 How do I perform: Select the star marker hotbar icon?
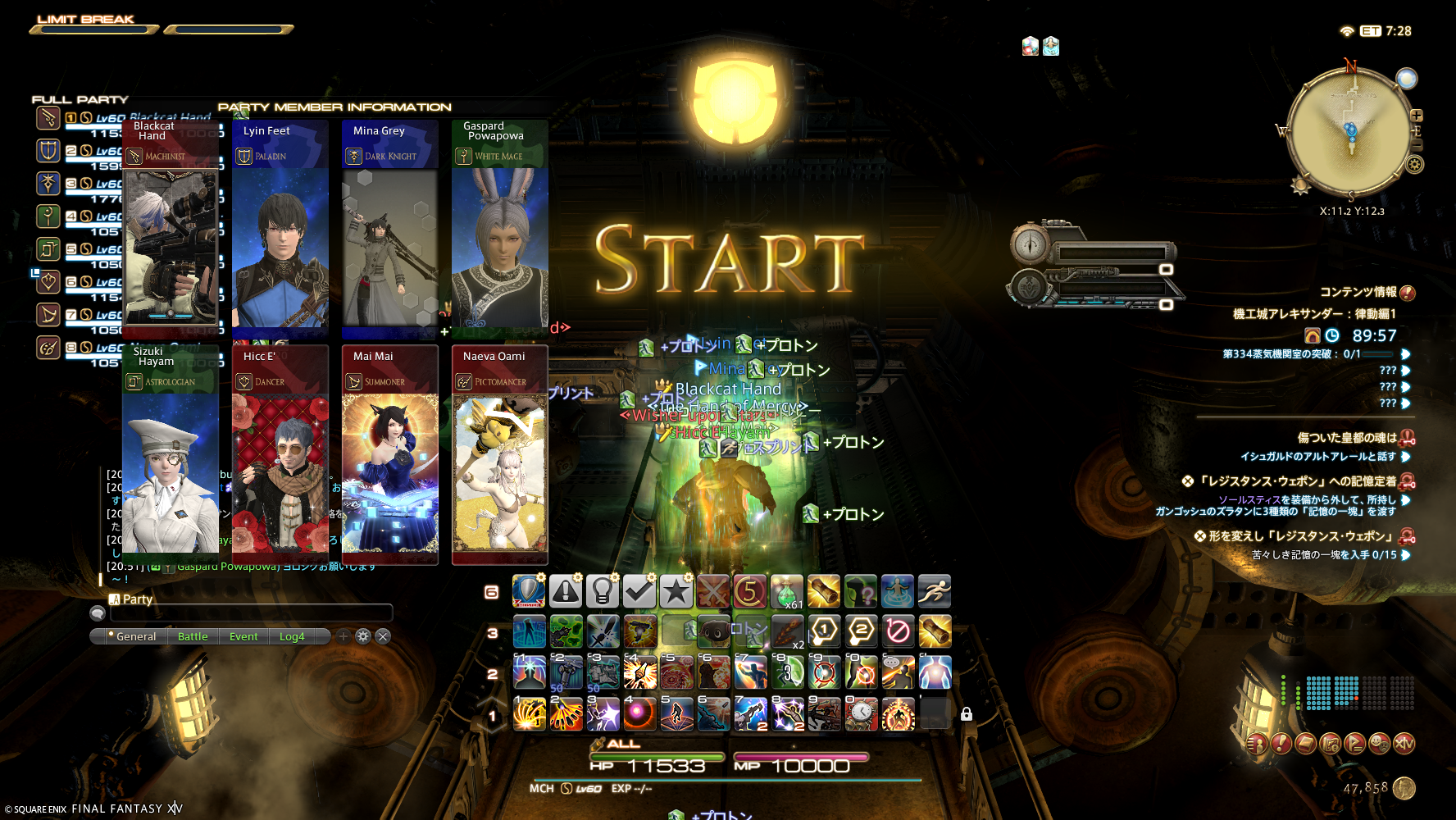coord(676,591)
